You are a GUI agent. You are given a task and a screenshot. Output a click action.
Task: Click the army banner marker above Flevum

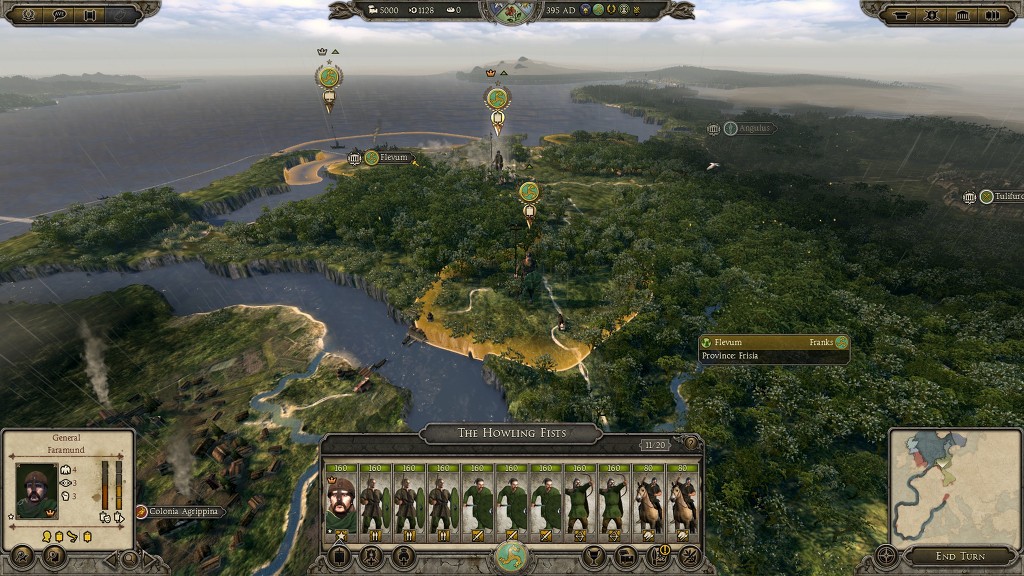coord(328,78)
